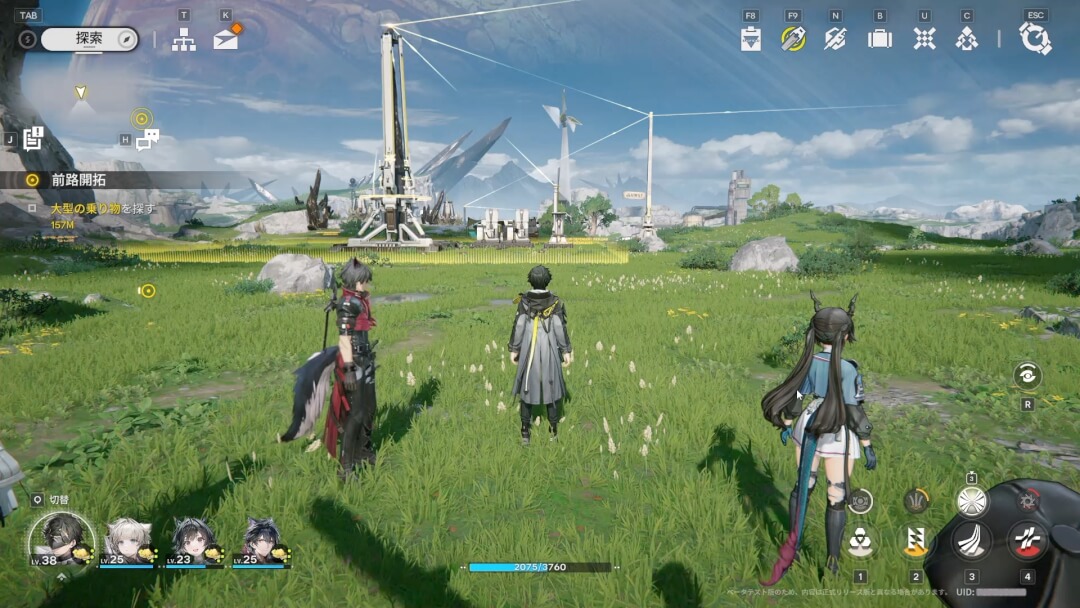
Task: Open the clipboard icon in top bar
Action: click(751, 39)
